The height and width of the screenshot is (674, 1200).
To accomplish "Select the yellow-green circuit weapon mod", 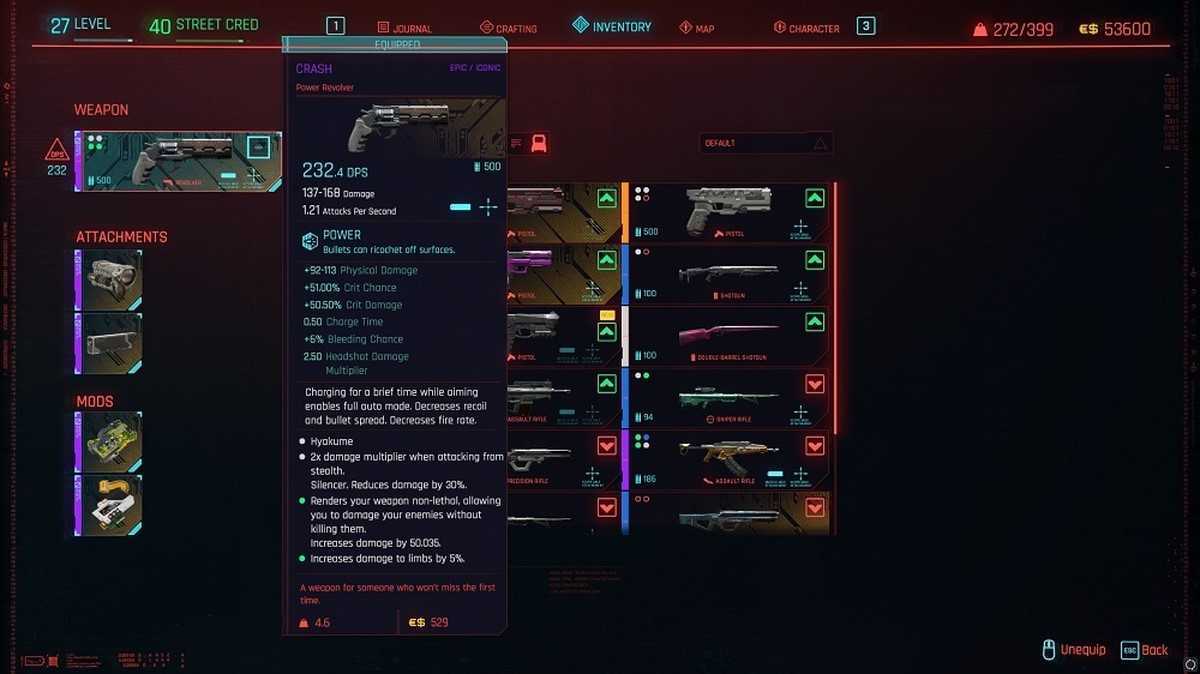I will (x=109, y=439).
